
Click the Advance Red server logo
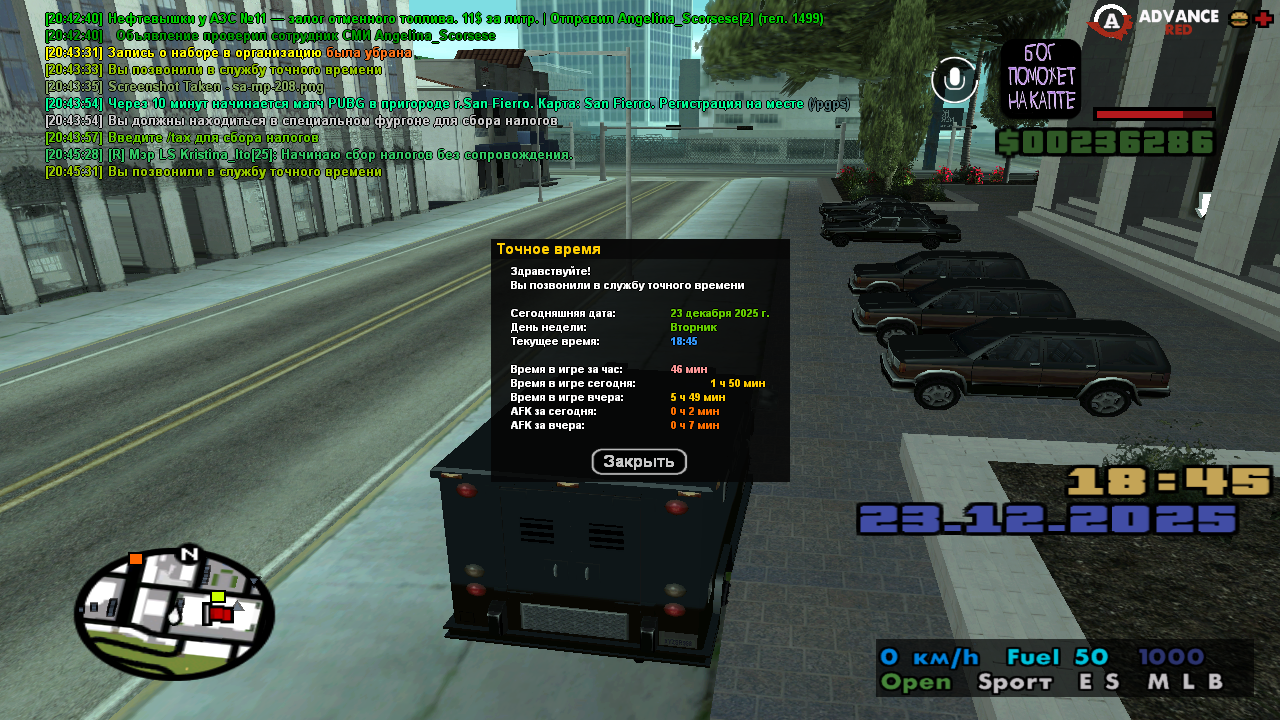[1154, 21]
